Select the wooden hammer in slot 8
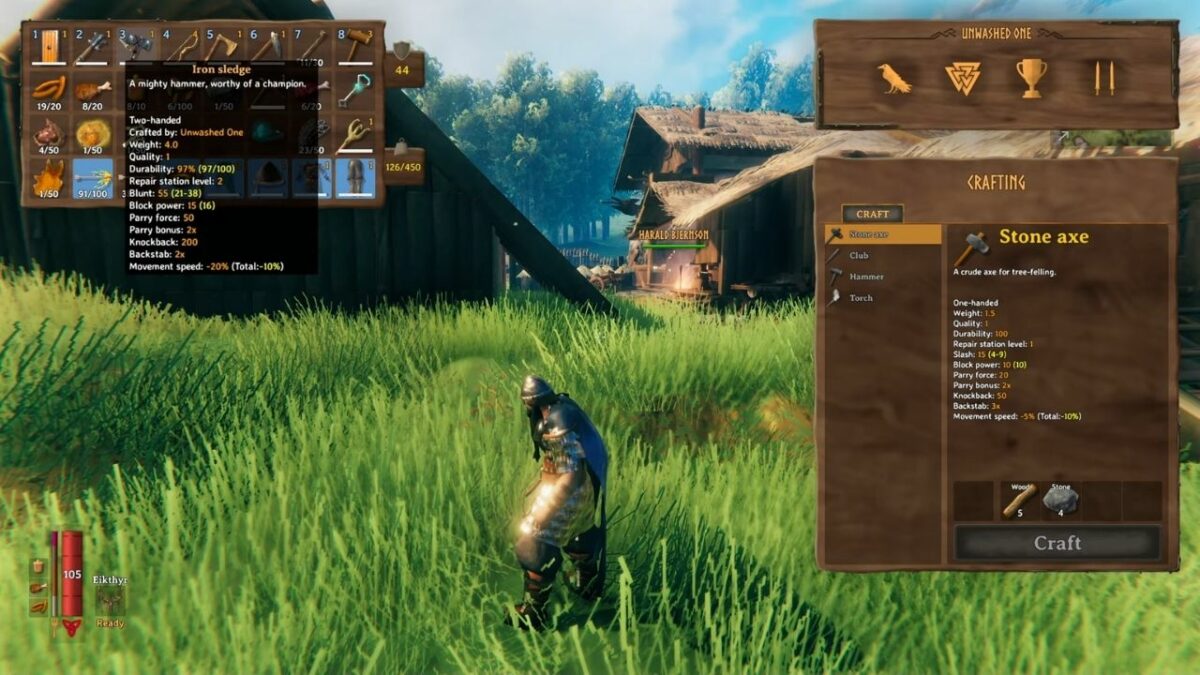Viewport: 1200px width, 675px height. (x=357, y=46)
